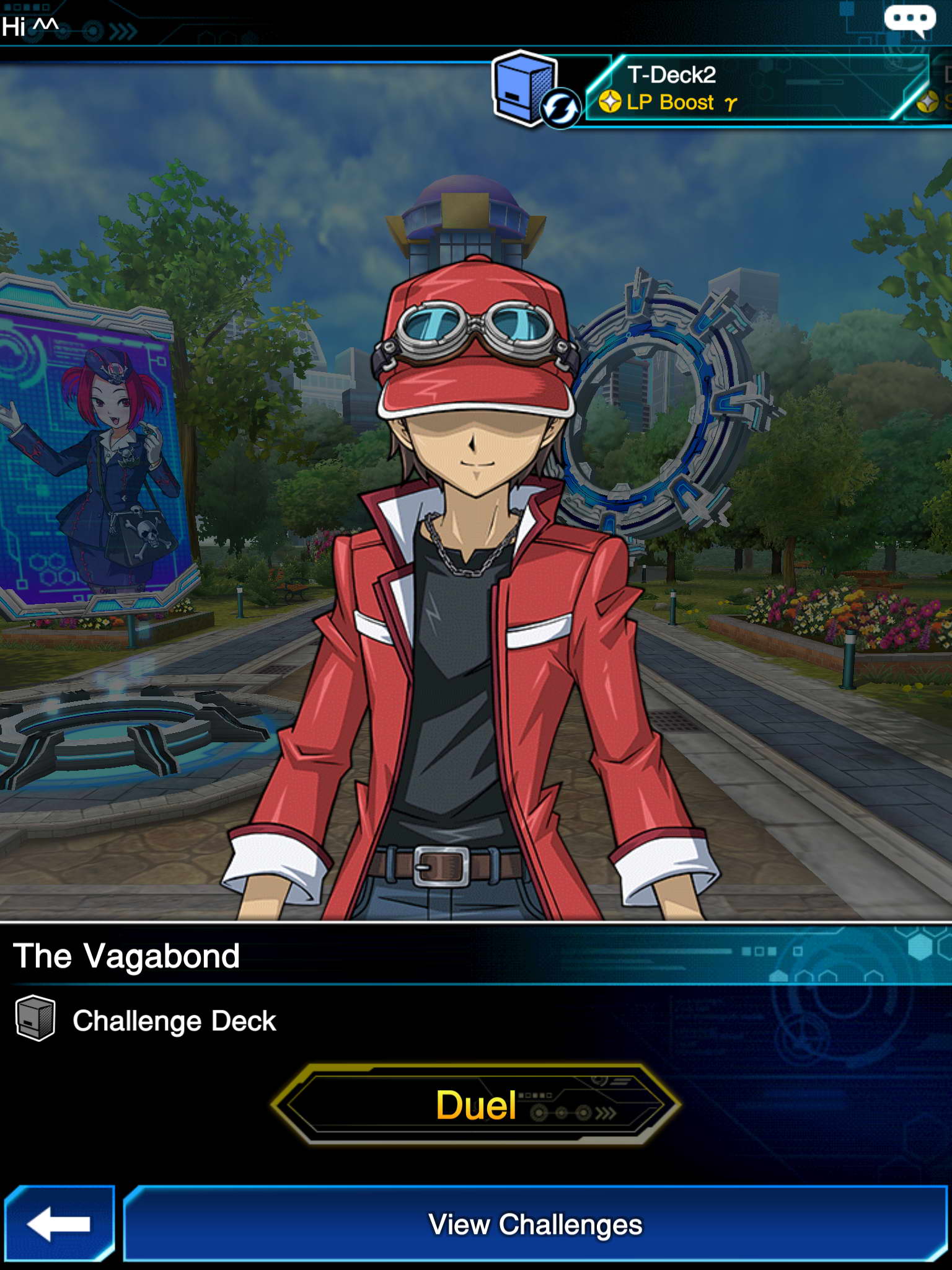Go back with the arrow button
Viewport: 952px width, 1270px height.
tap(59, 1224)
